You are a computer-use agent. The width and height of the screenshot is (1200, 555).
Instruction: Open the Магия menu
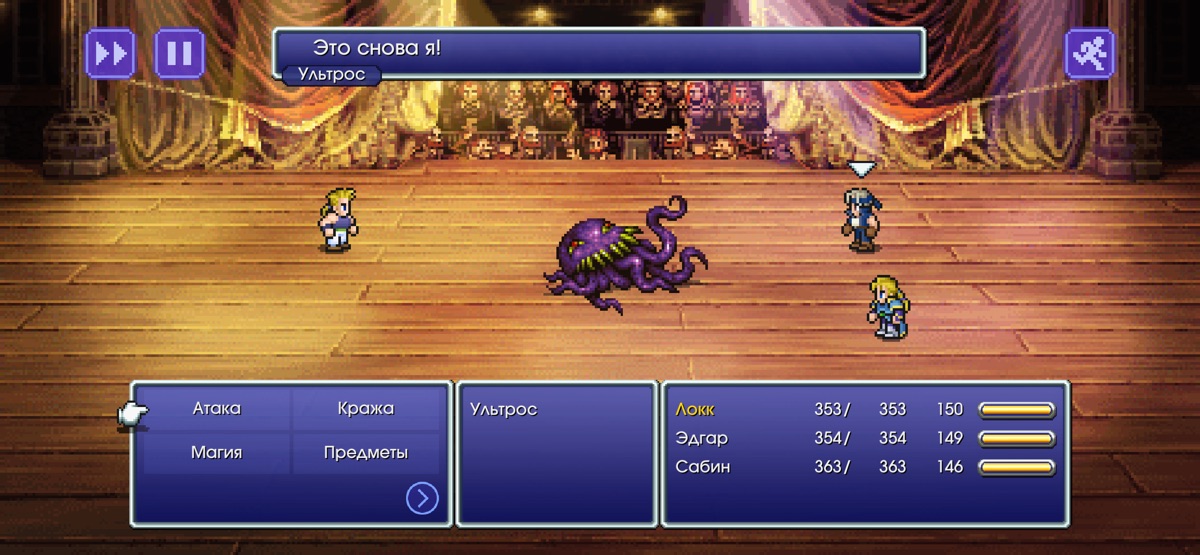(216, 453)
